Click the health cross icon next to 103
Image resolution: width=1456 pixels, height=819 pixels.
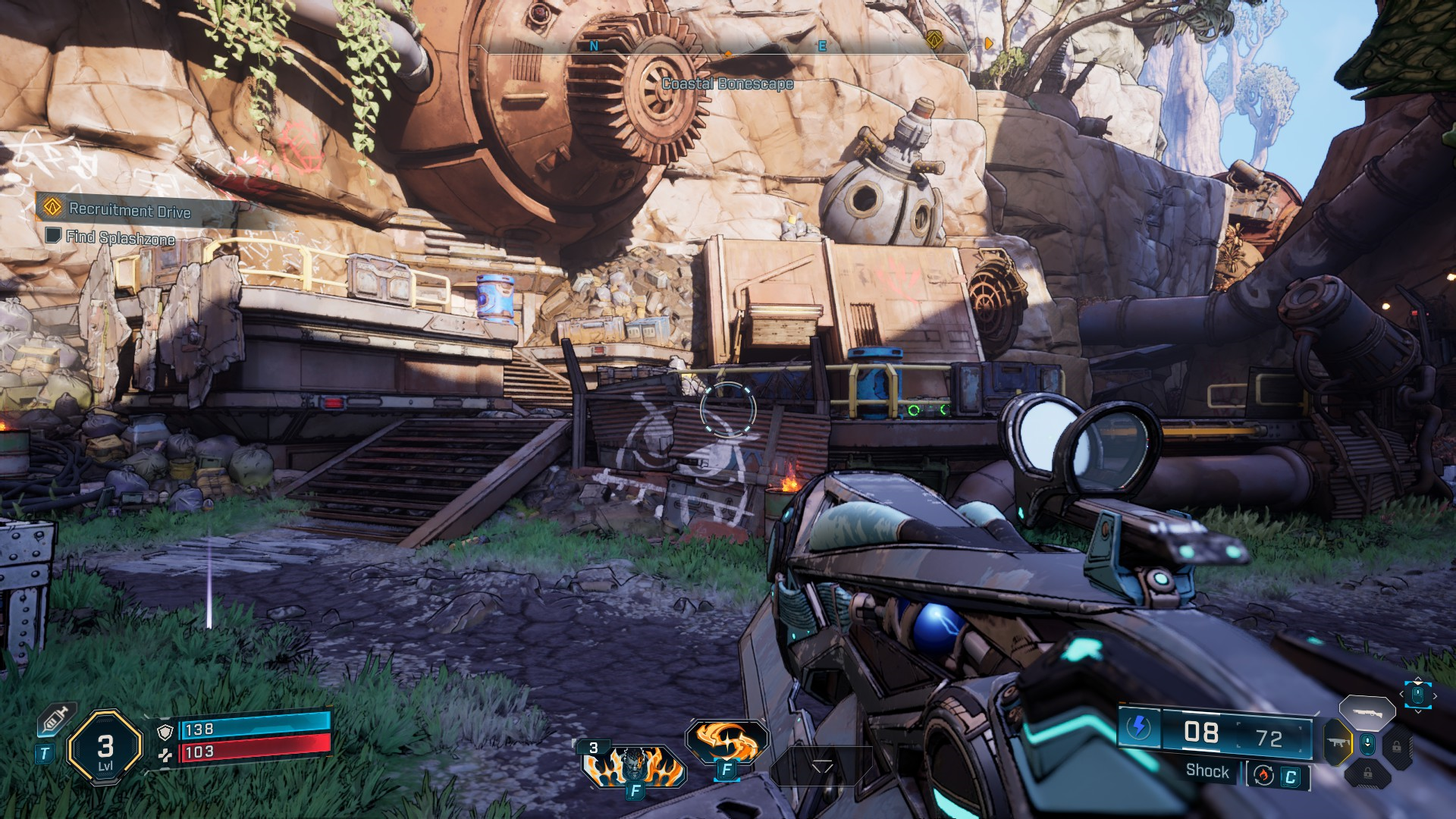(x=165, y=755)
